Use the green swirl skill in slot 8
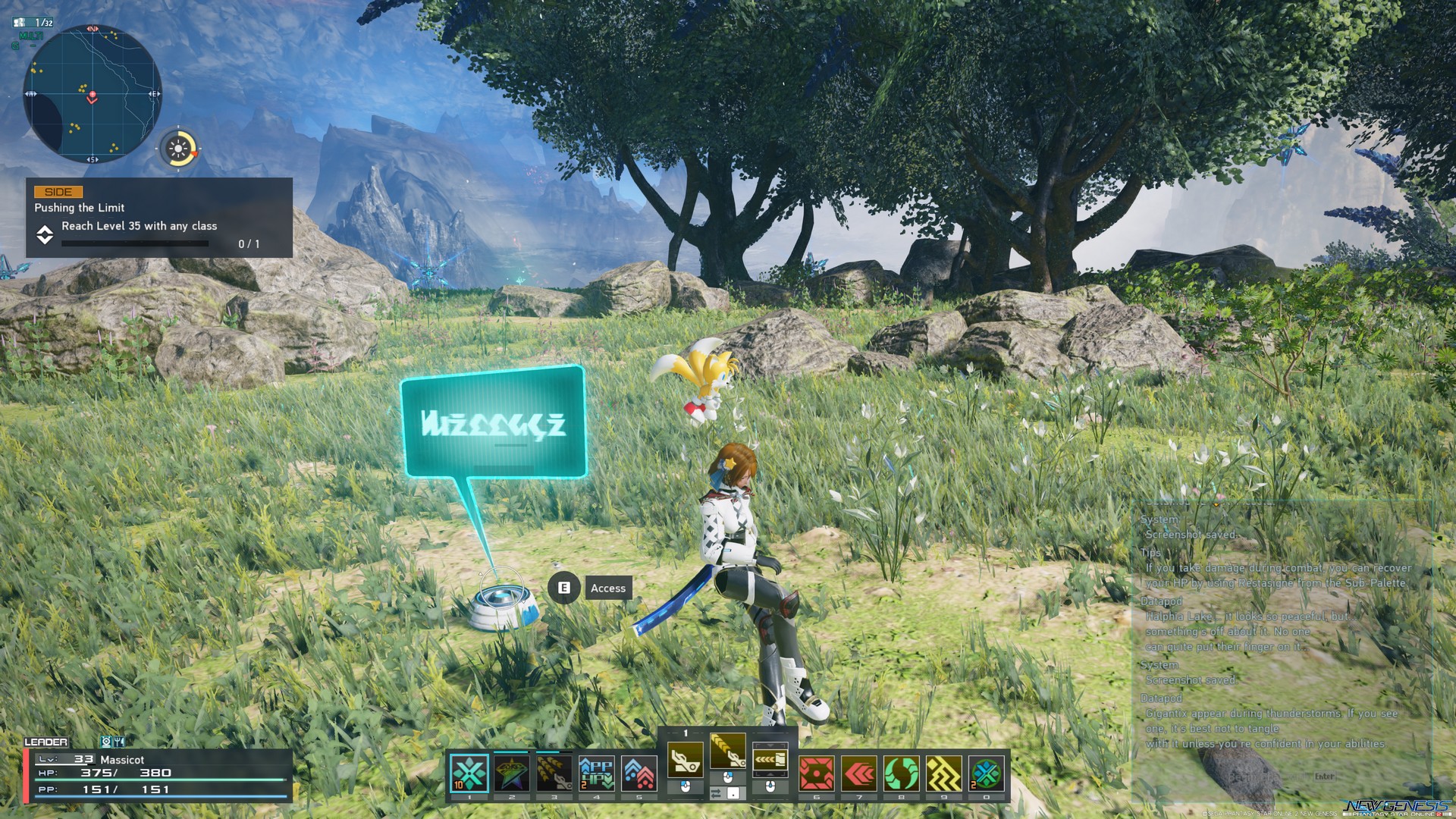 tap(902, 774)
